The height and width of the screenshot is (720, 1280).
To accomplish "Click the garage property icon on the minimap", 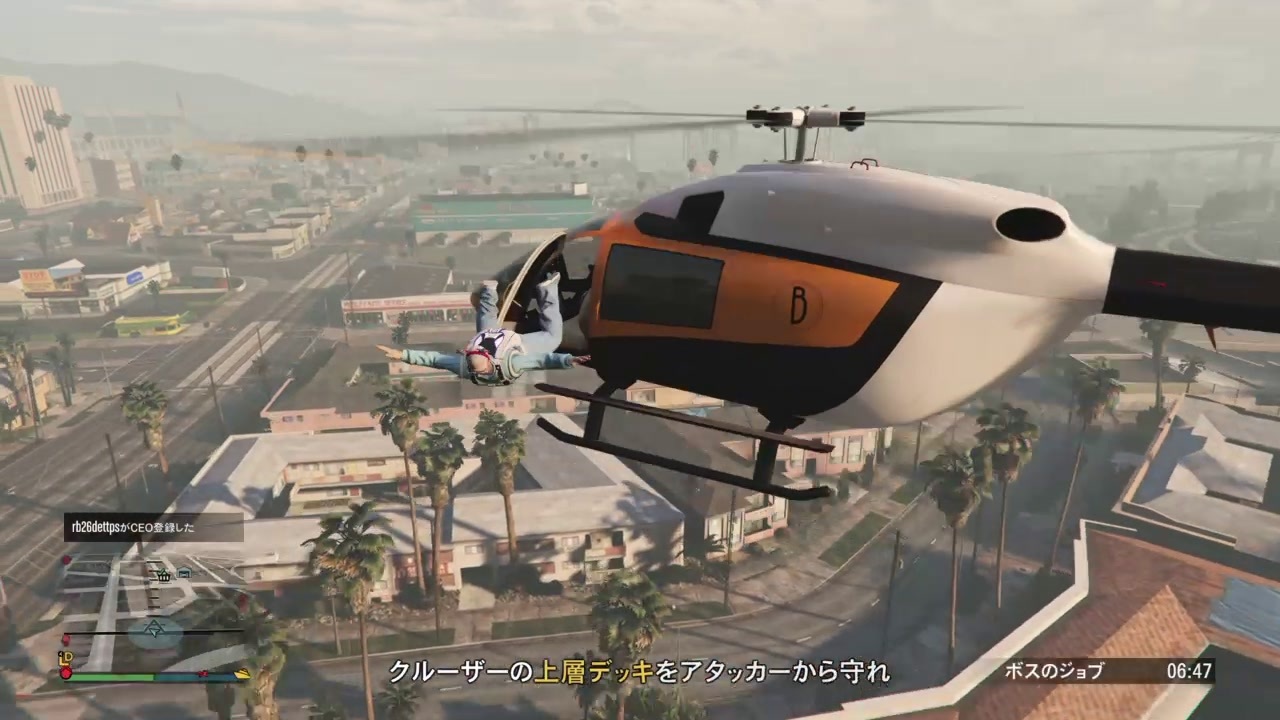I will 185,572.
